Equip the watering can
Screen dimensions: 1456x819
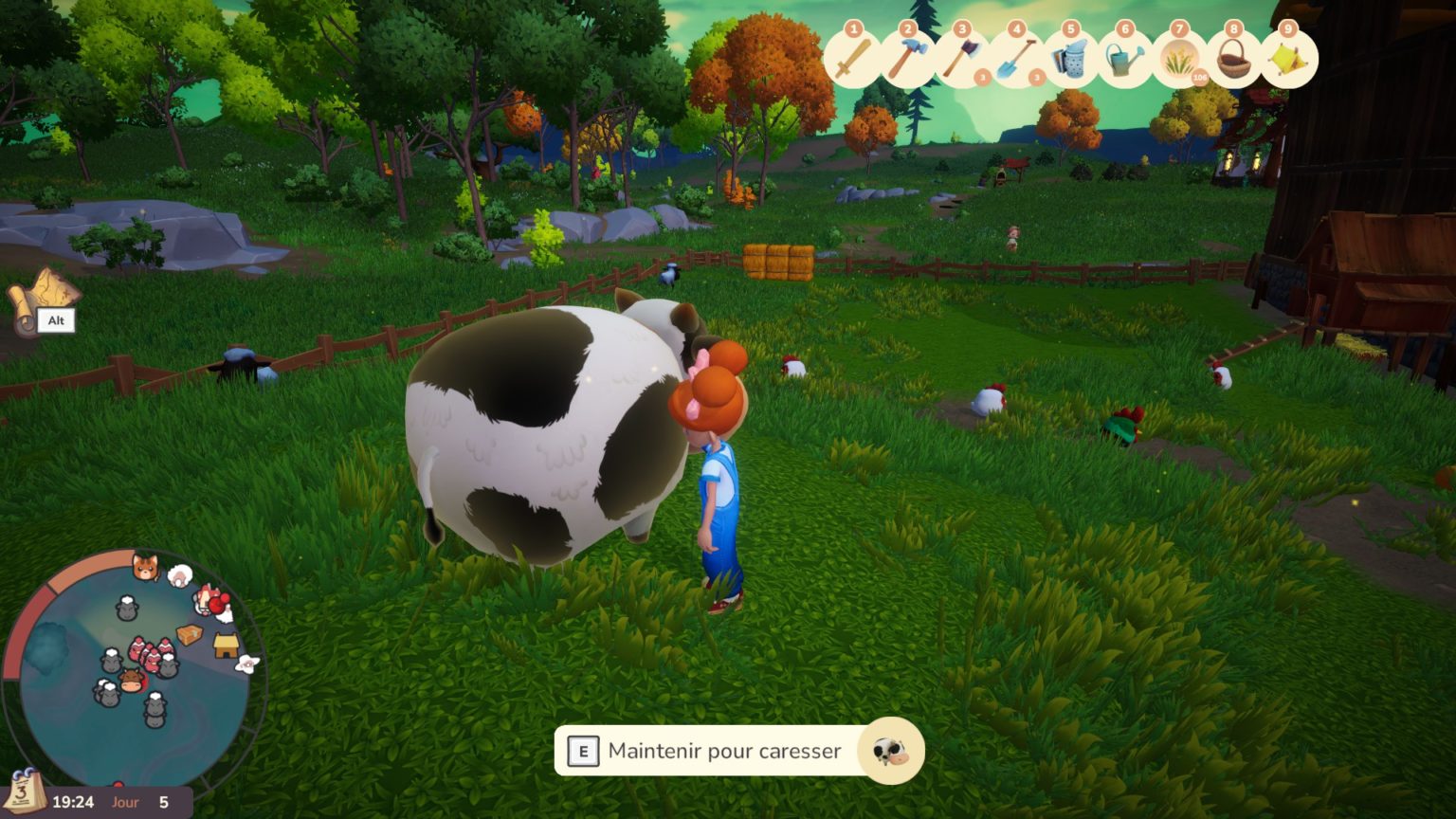[x=1124, y=60]
